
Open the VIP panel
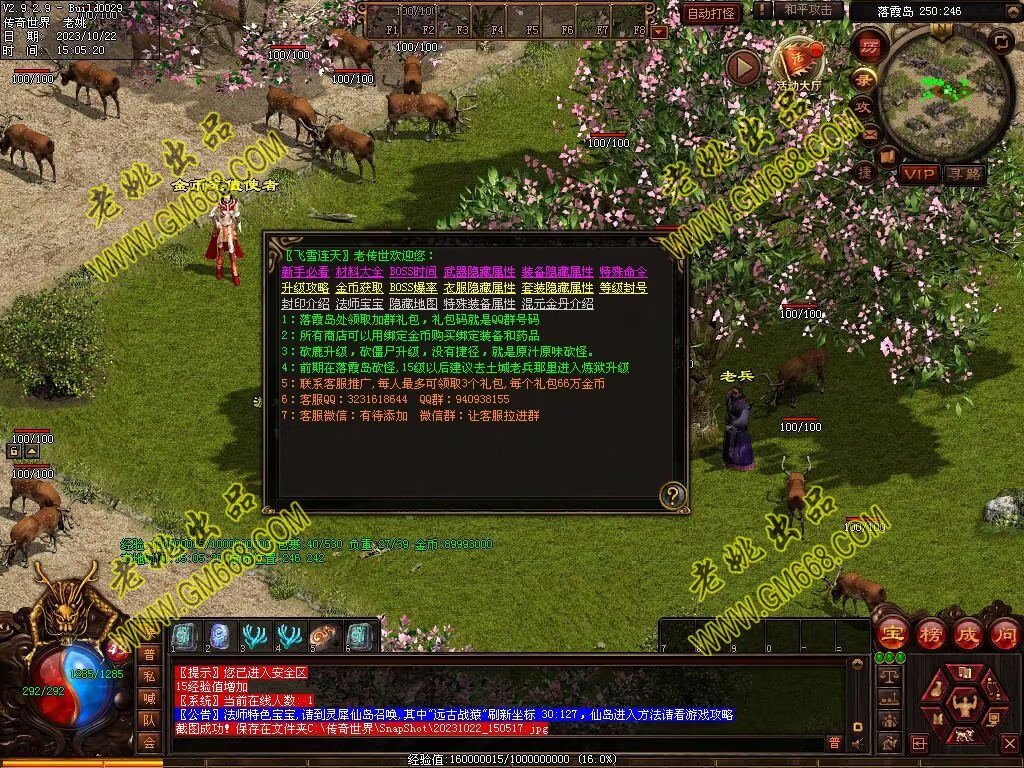tap(917, 174)
